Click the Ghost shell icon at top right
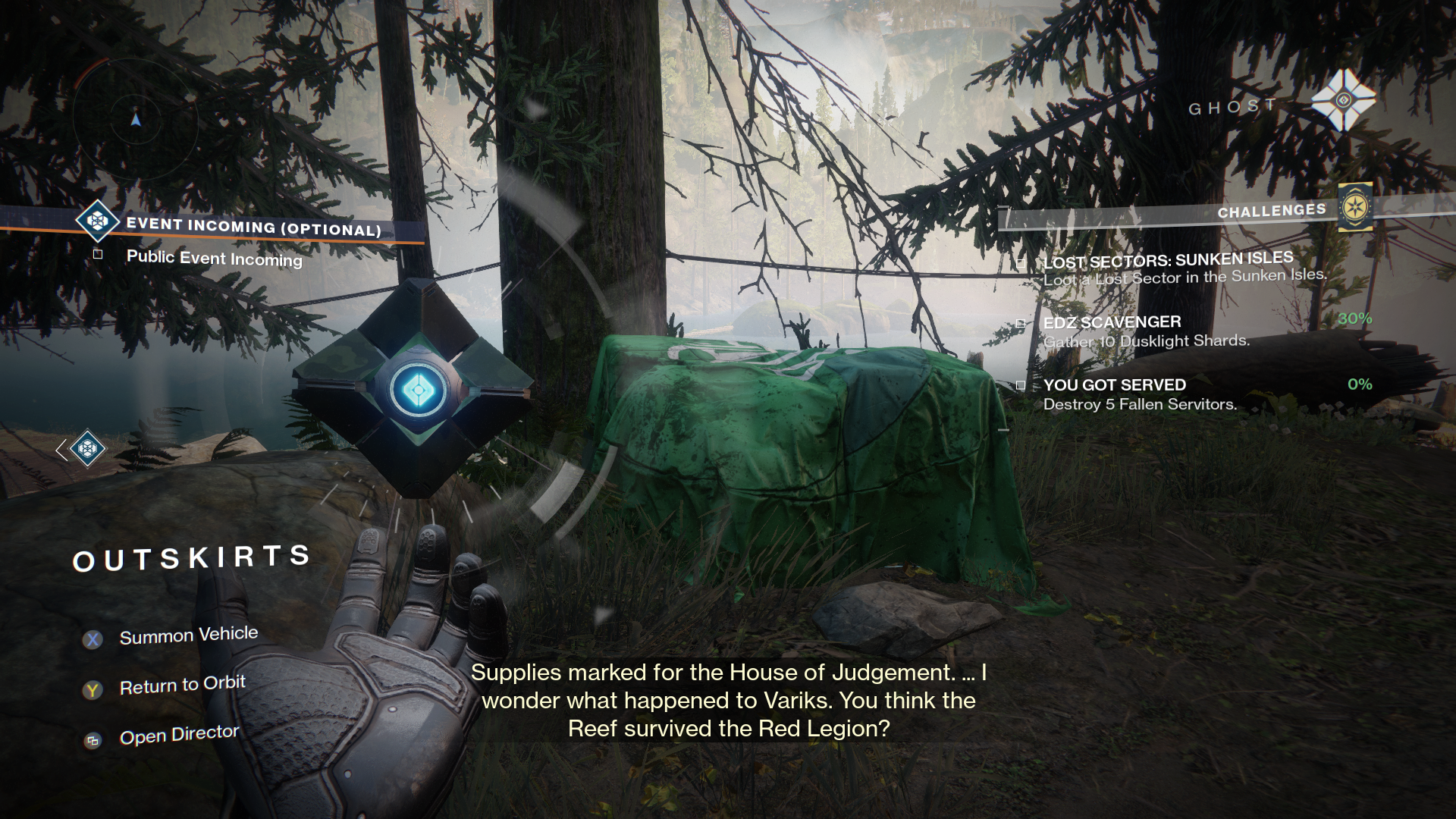 click(x=1343, y=99)
